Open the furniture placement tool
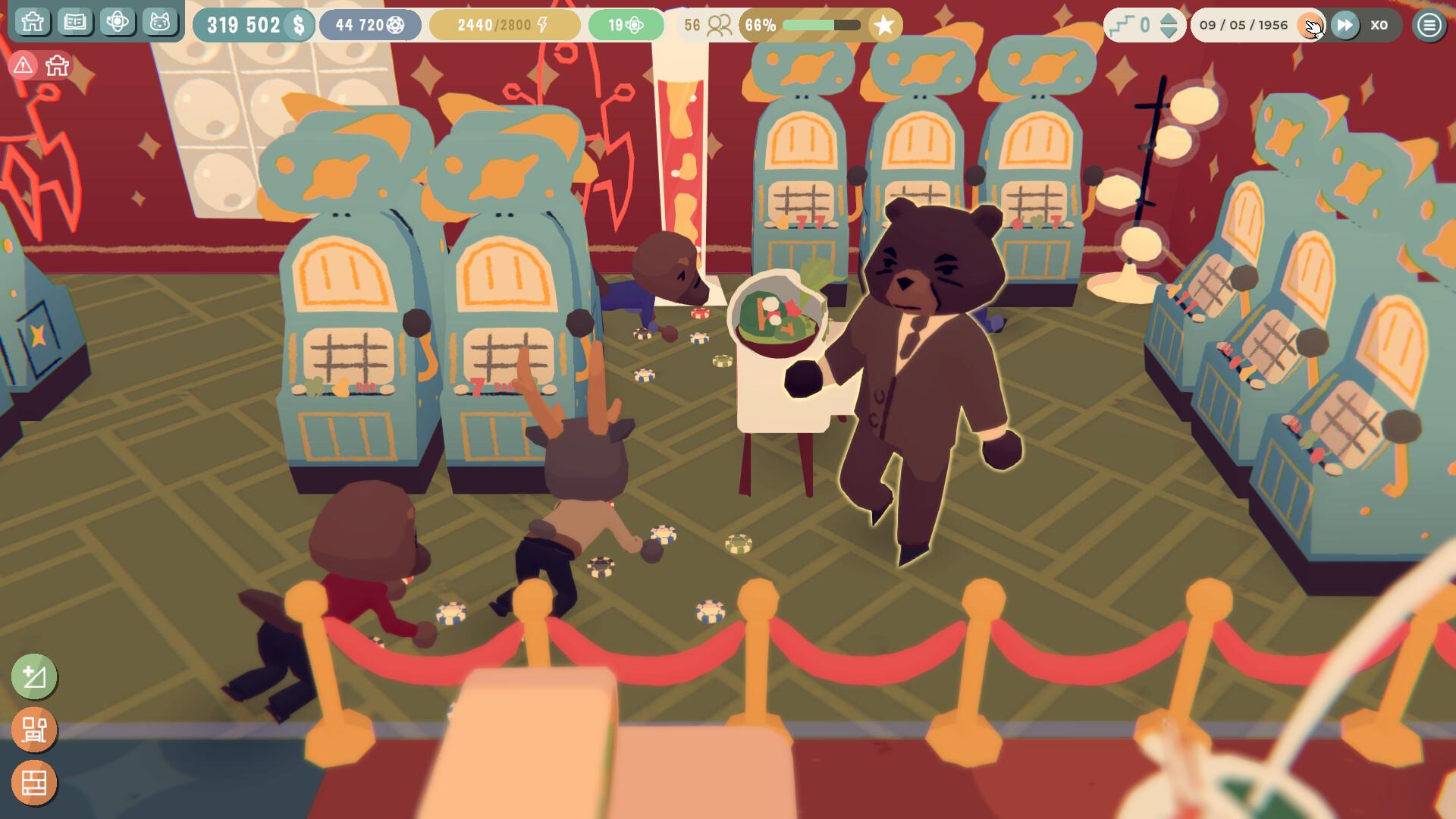The width and height of the screenshot is (1456, 819). click(35, 729)
